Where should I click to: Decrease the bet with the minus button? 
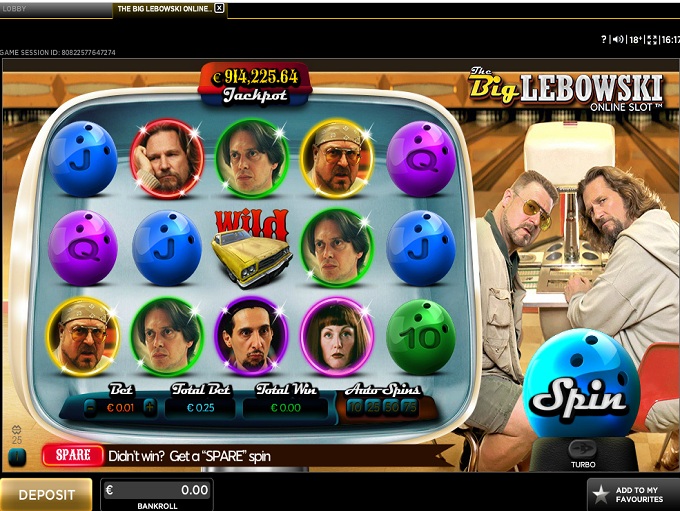tap(90, 407)
